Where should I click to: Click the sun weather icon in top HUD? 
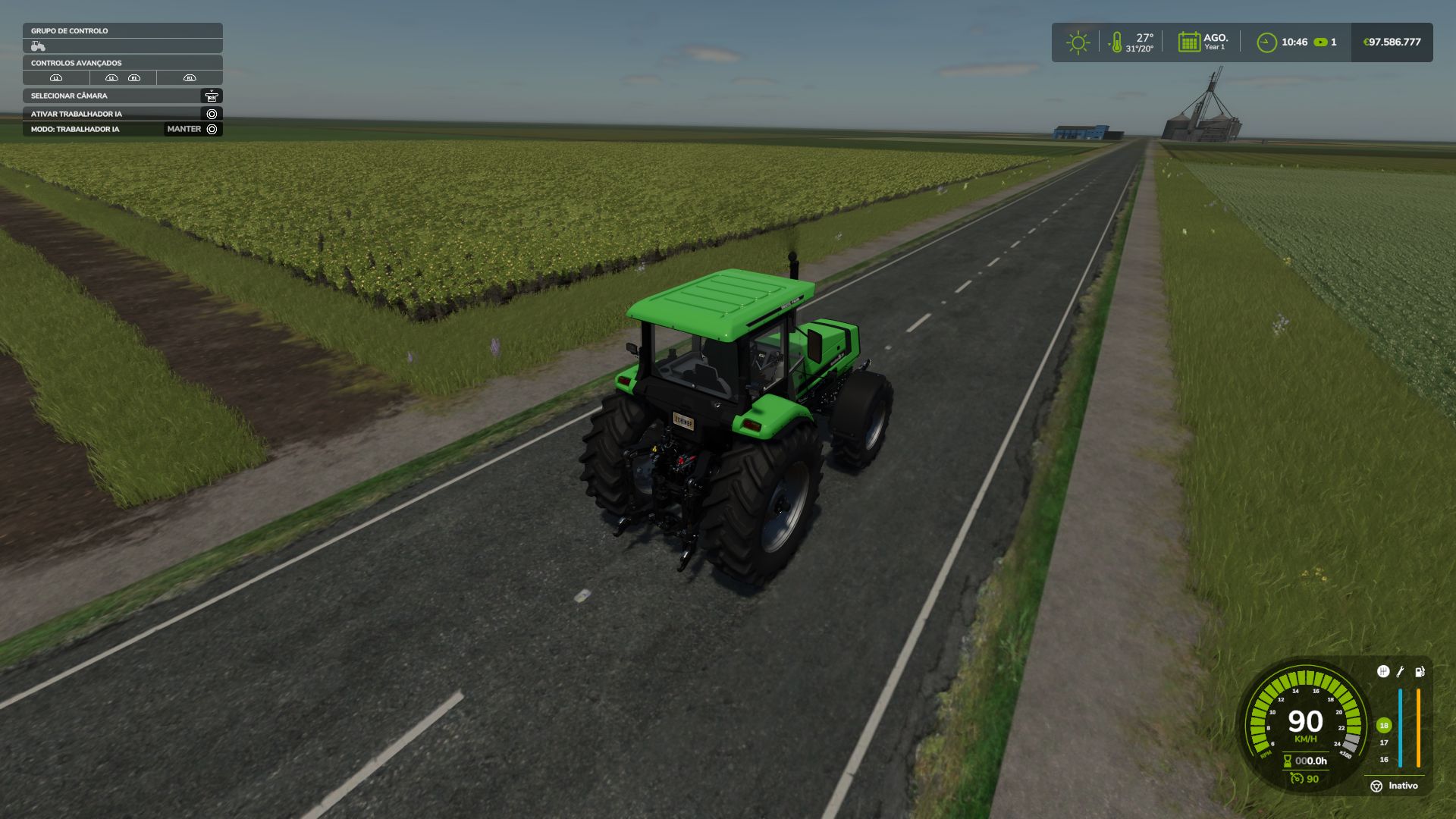pos(1078,42)
